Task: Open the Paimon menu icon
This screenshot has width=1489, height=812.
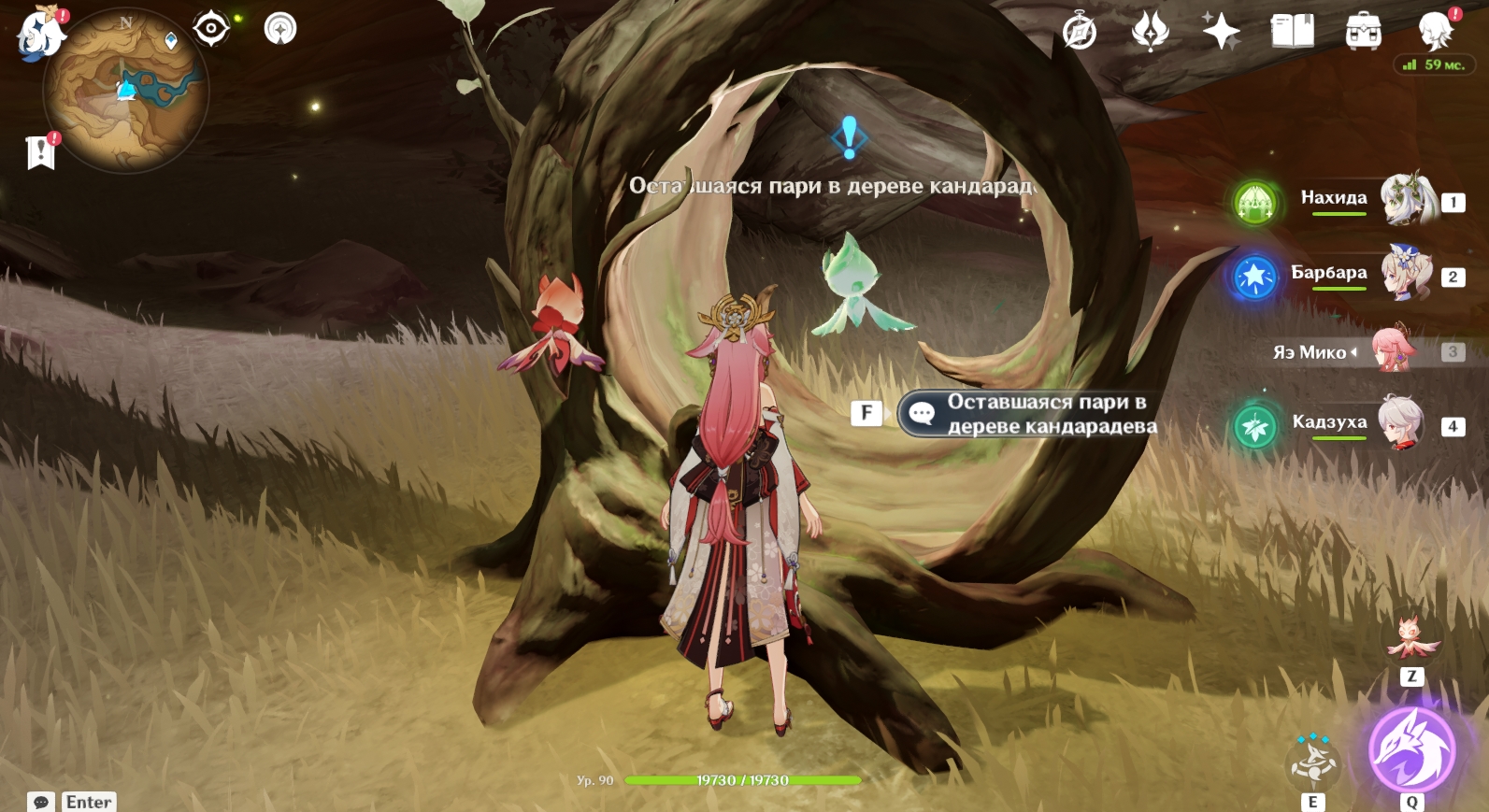Action: 39,34
